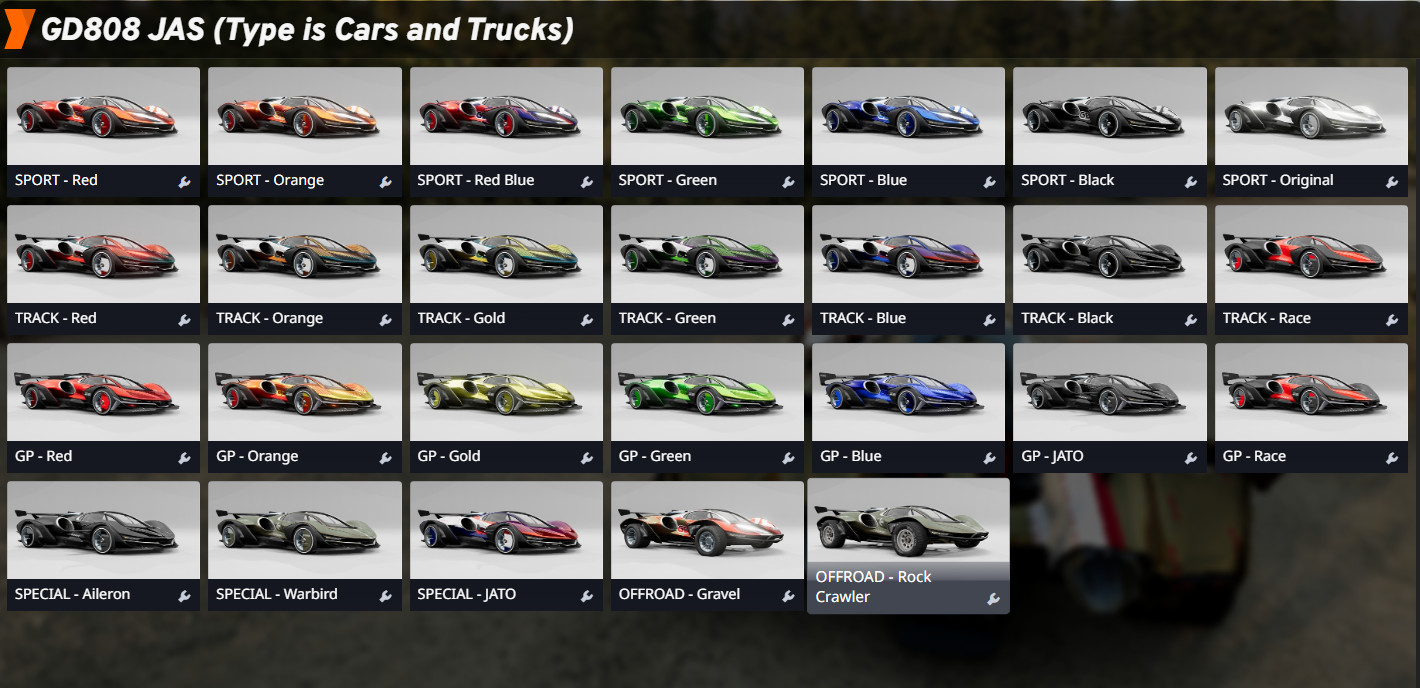The width and height of the screenshot is (1420, 688).
Task: Select the GP - Blue car tile
Action: coord(908,394)
